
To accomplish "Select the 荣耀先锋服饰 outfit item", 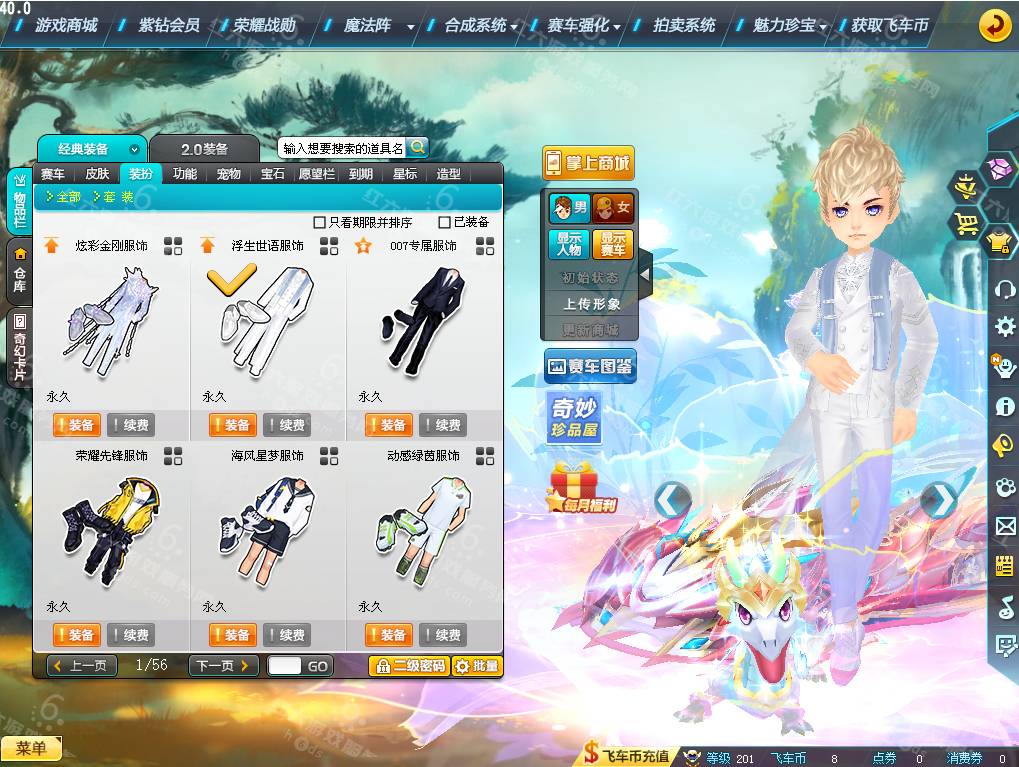I will [x=111, y=530].
